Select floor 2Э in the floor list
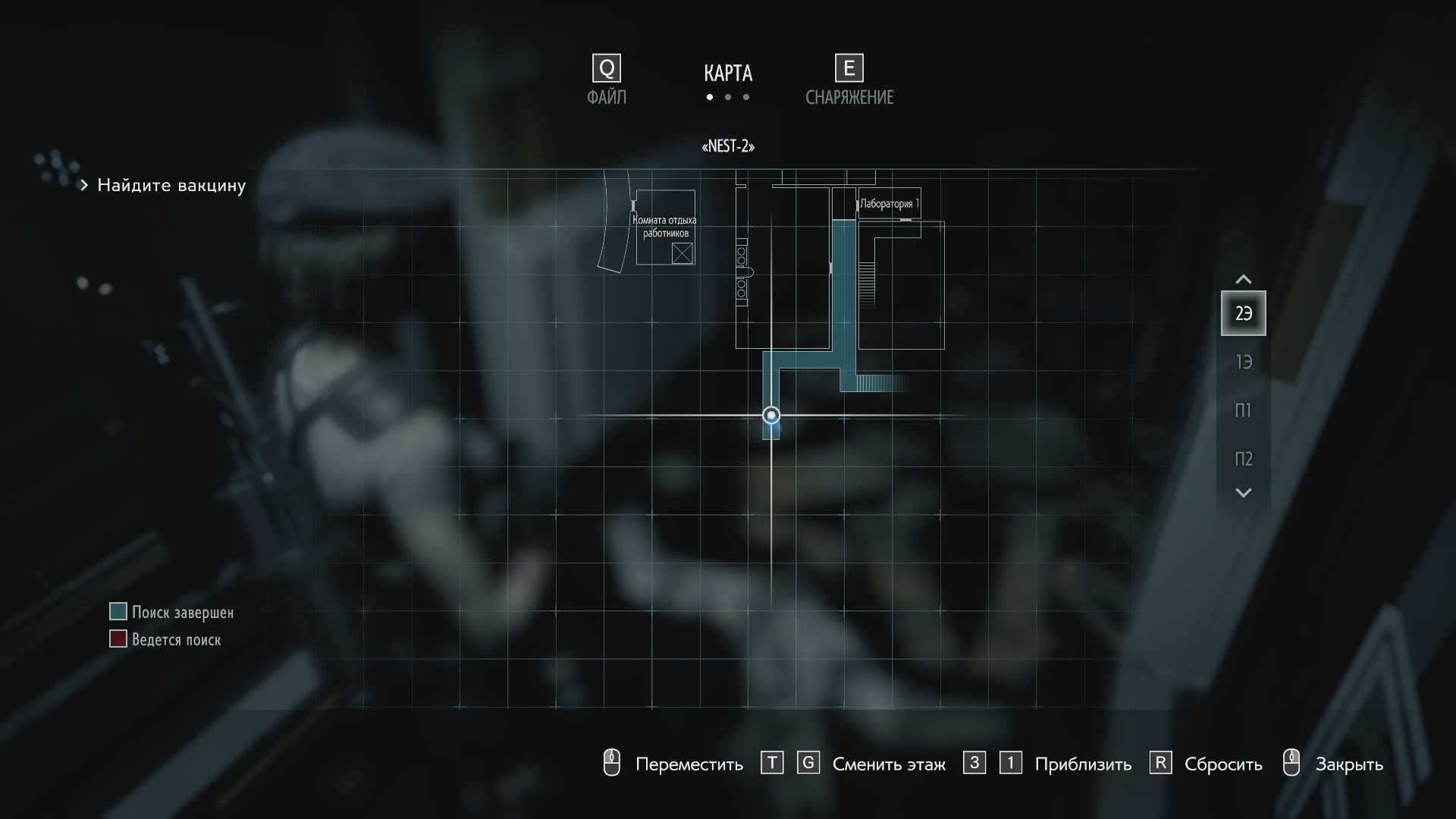 click(x=1243, y=313)
